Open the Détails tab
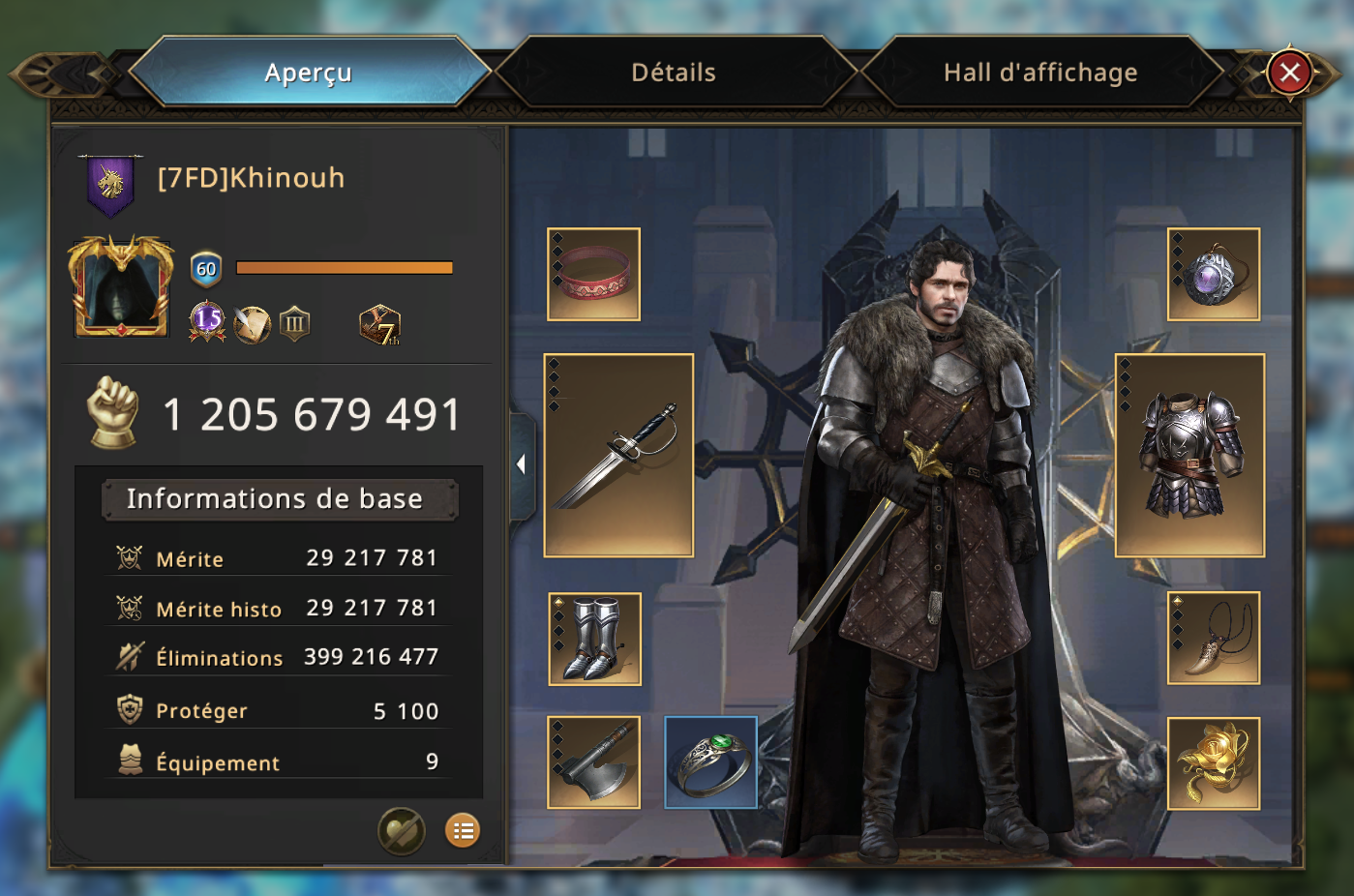 pos(674,73)
